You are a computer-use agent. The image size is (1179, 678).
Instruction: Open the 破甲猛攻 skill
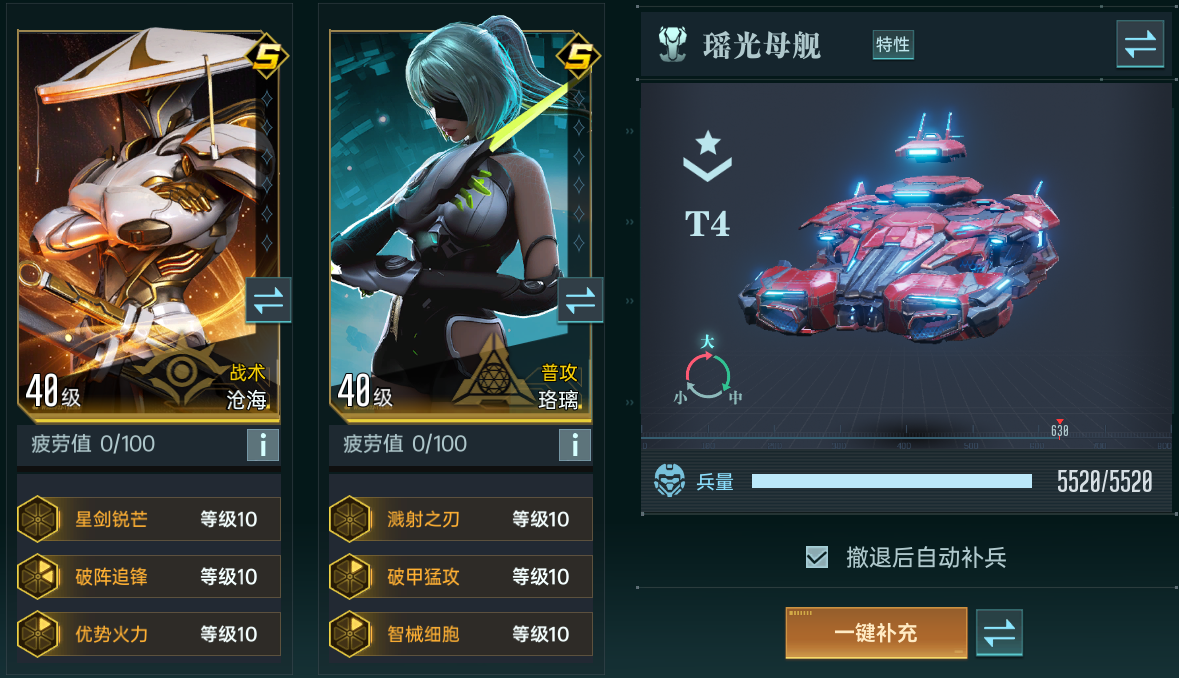coord(461,576)
